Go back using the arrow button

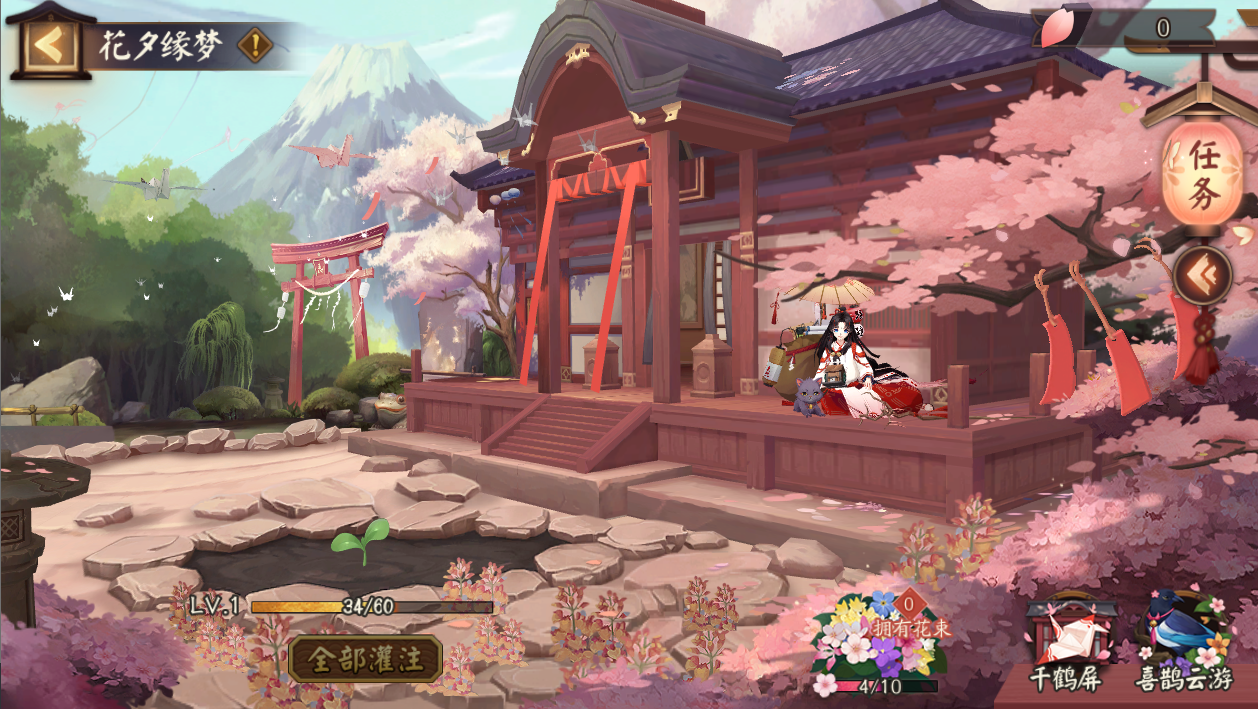coord(47,45)
